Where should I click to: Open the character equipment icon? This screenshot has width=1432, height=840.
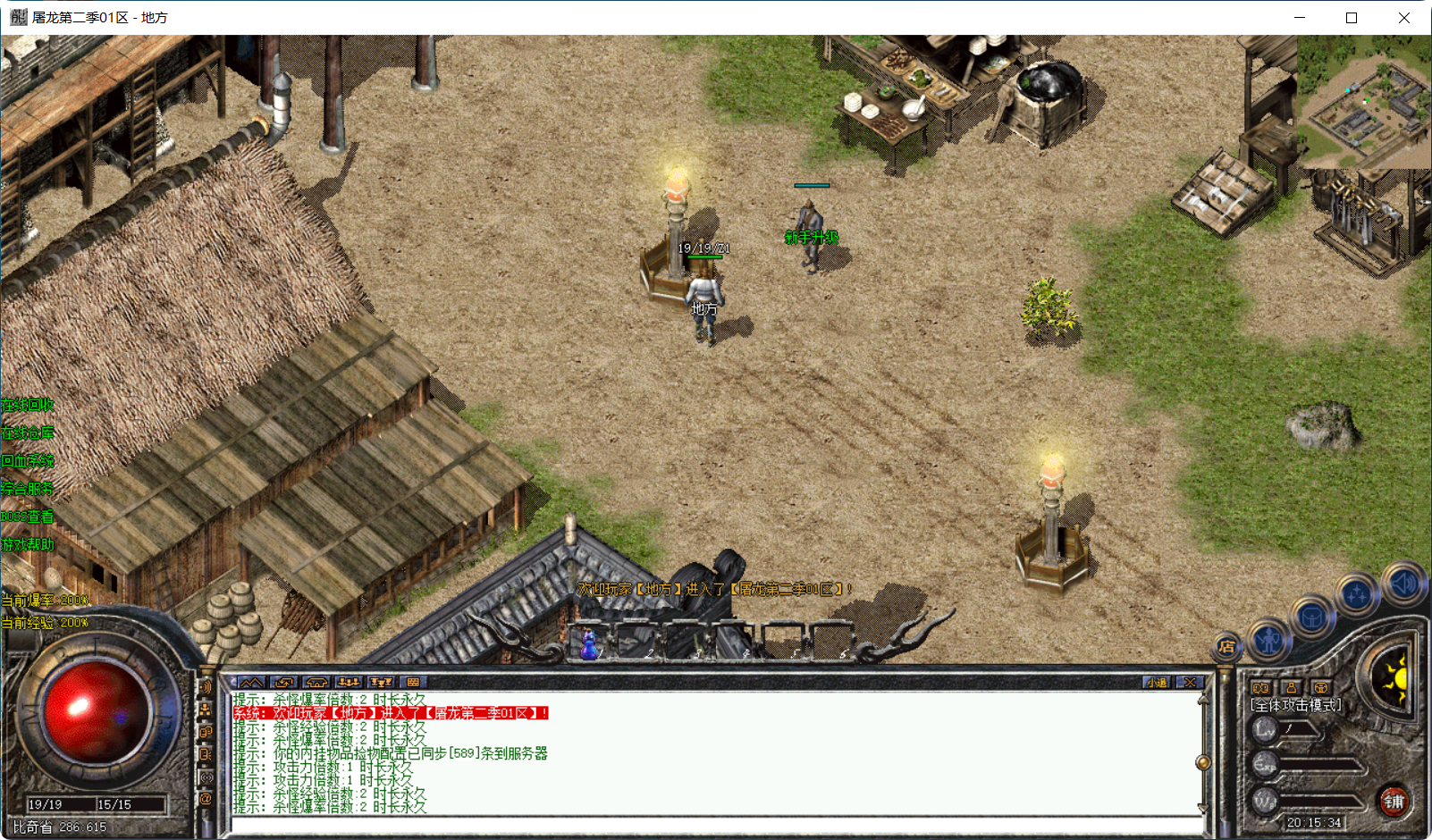pyautogui.click(x=1268, y=641)
